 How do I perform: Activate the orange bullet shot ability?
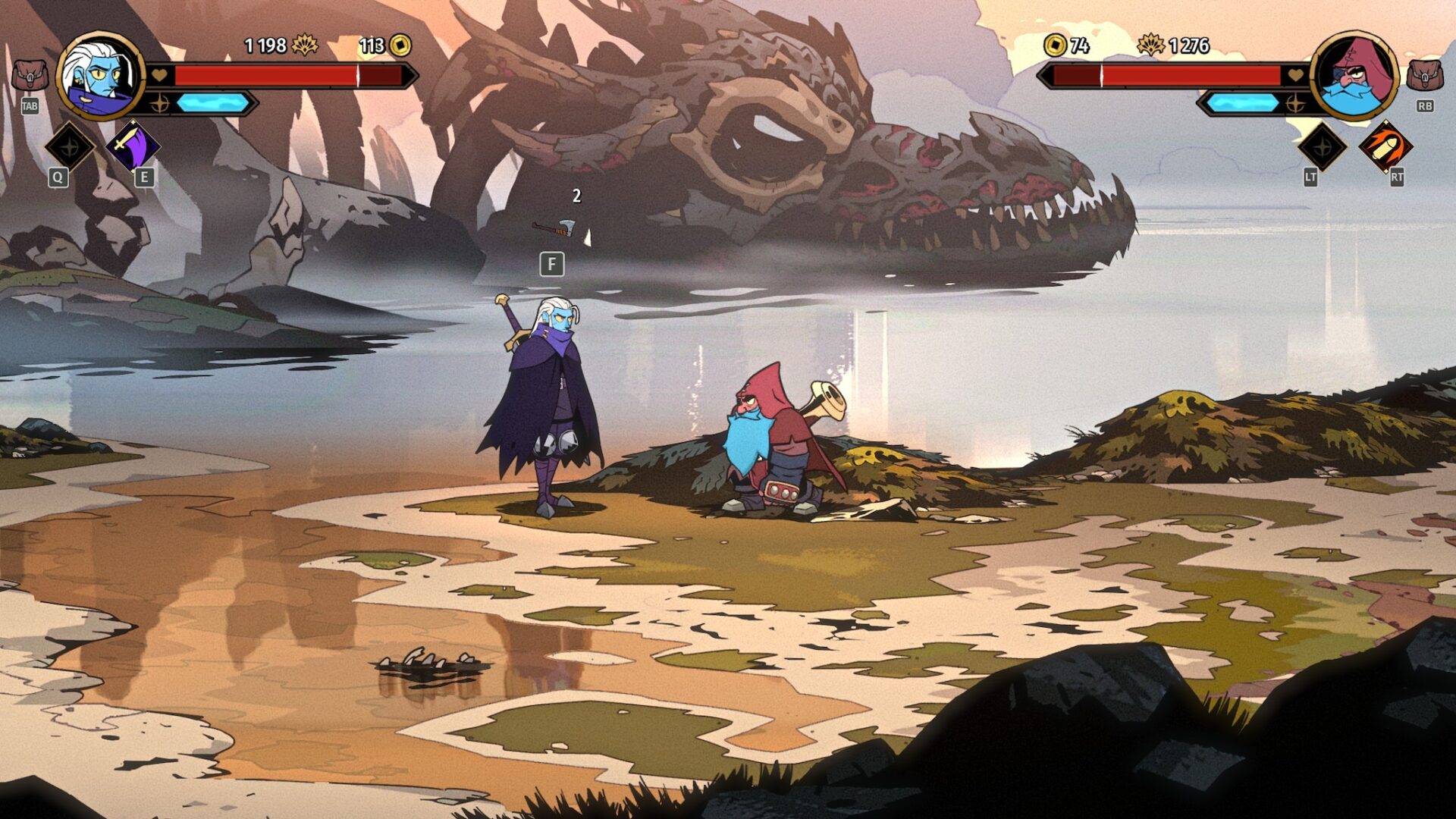(x=1385, y=146)
